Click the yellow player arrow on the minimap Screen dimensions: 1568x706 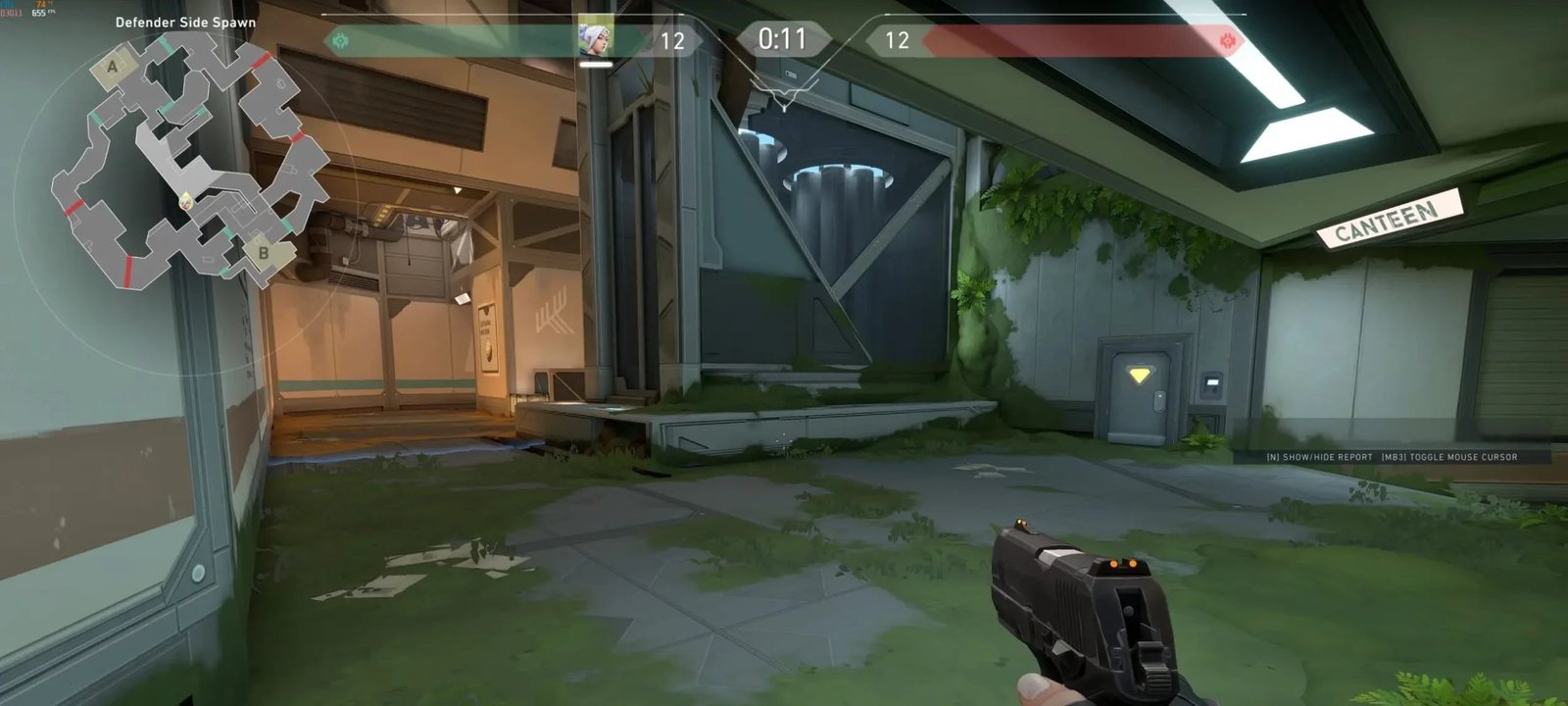tap(186, 201)
